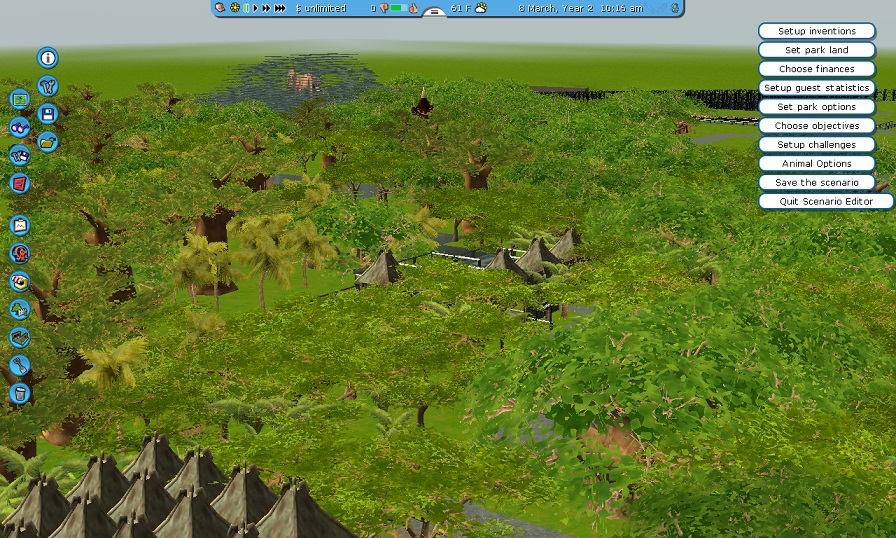Viewport: 896px width, 538px height.
Task: Choose Set park land option
Action: (816, 50)
